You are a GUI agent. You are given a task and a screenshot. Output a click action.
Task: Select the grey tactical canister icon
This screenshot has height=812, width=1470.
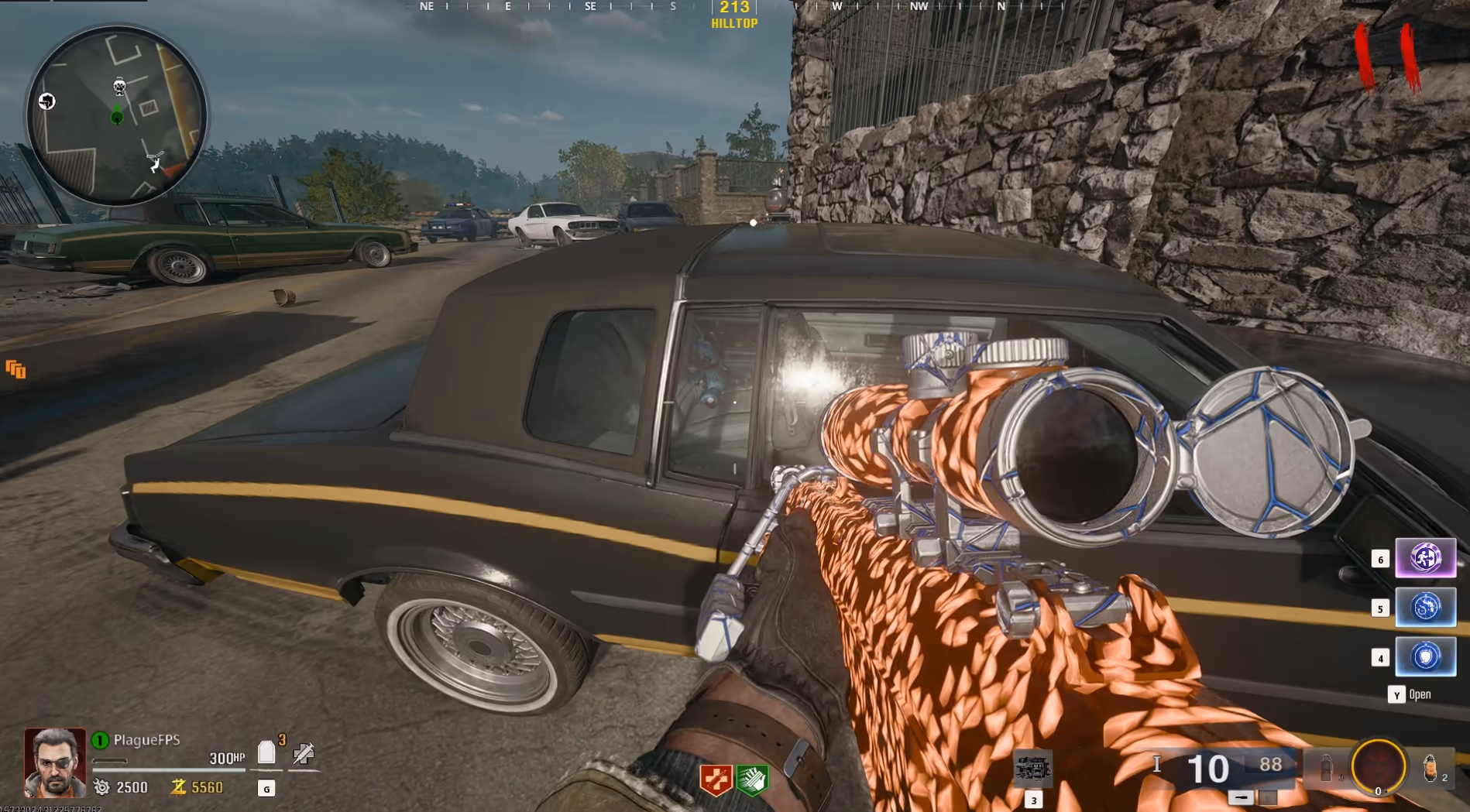(x=1327, y=767)
